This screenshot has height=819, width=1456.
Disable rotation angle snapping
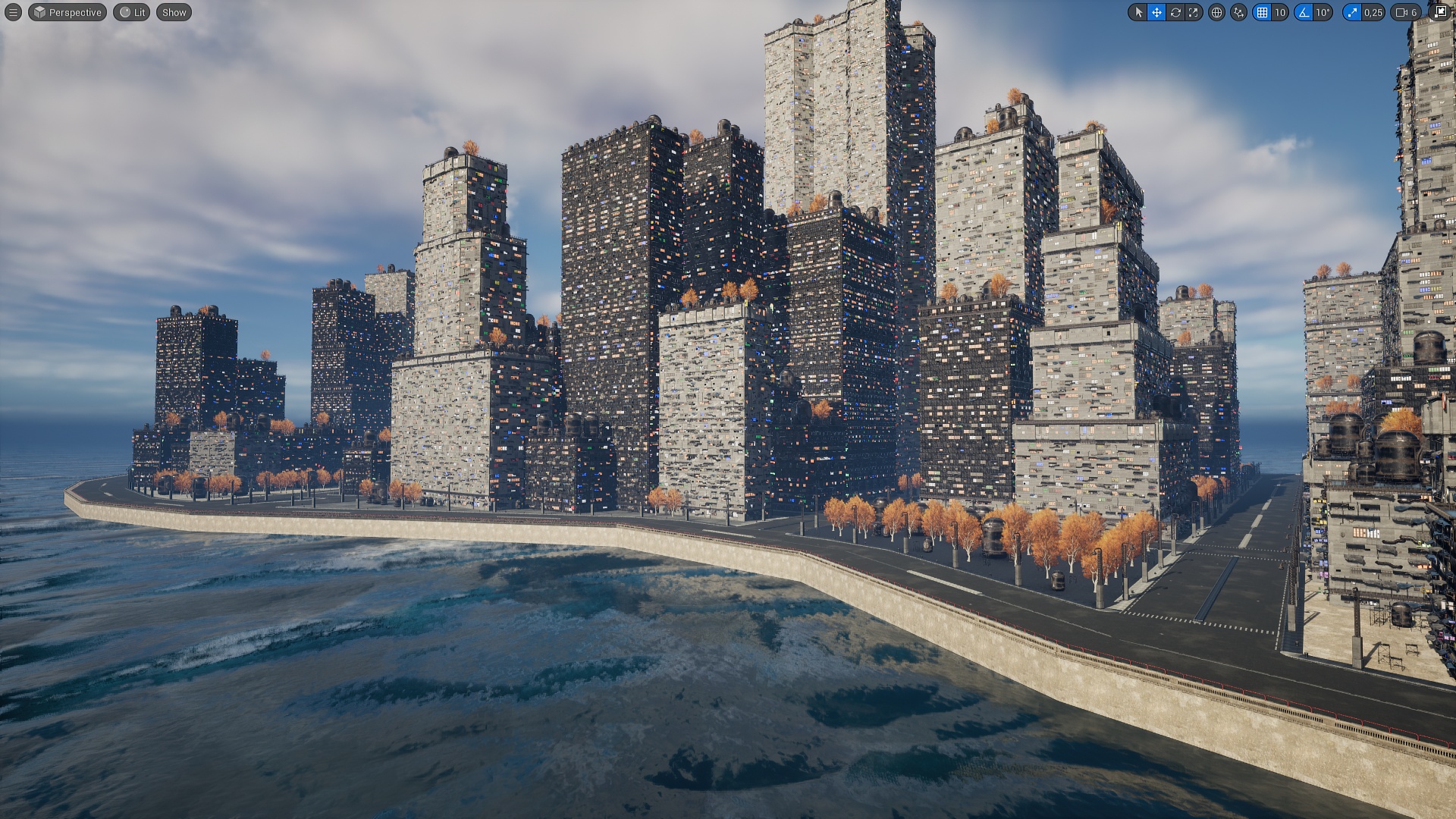click(x=1303, y=12)
